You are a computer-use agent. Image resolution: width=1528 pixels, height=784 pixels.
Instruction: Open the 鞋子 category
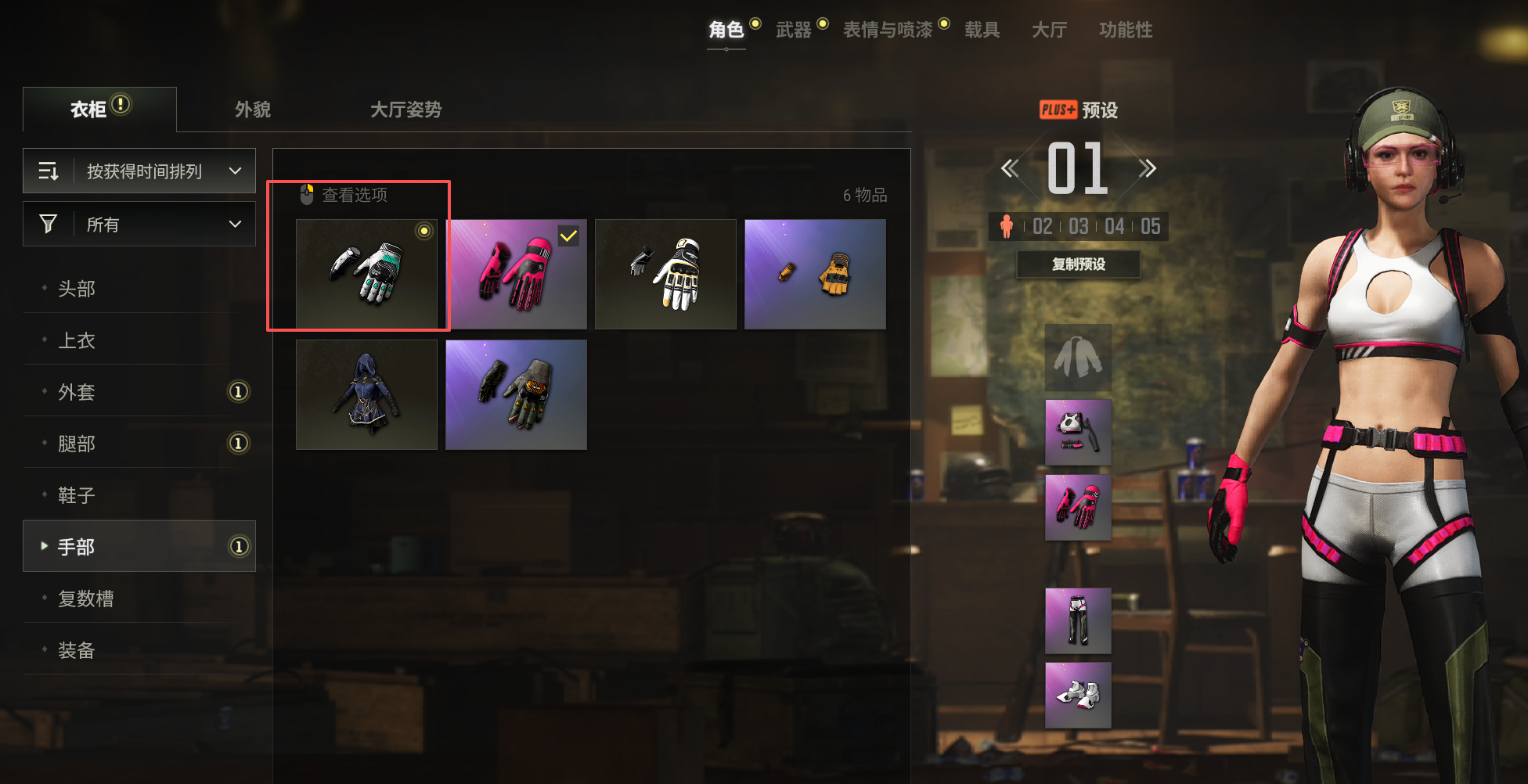point(77,495)
